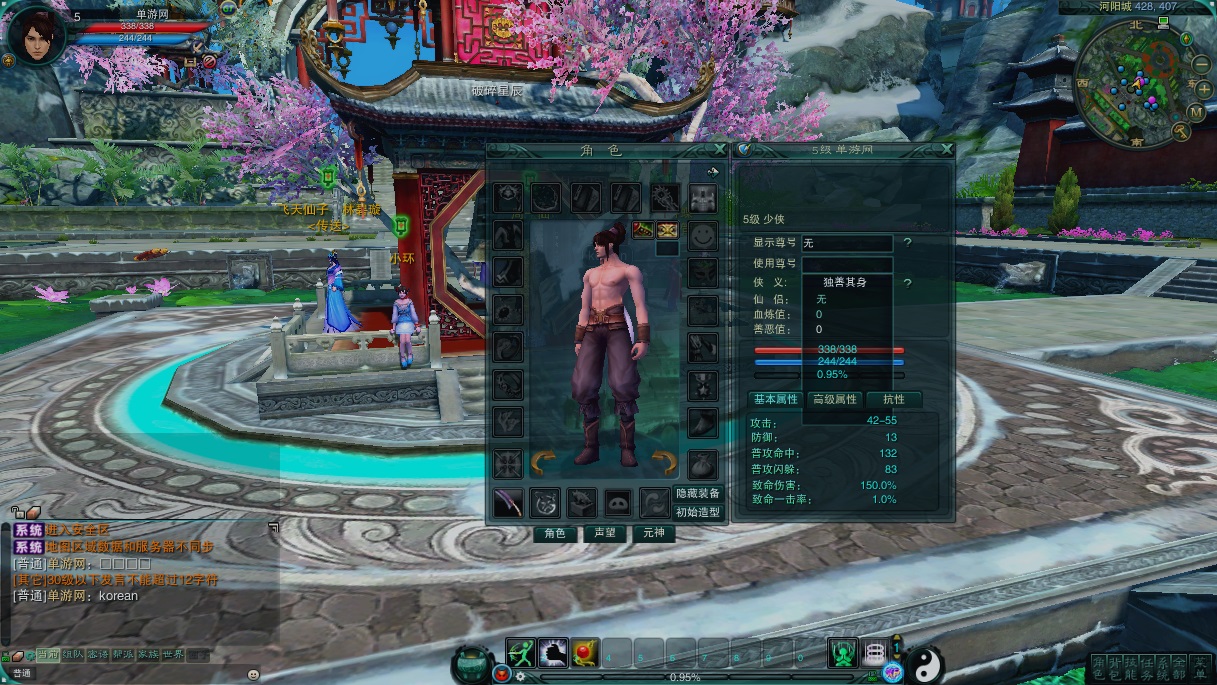Image resolution: width=1217 pixels, height=685 pixels.
Task: Use the red orb skill in hotbar
Action: point(585,653)
